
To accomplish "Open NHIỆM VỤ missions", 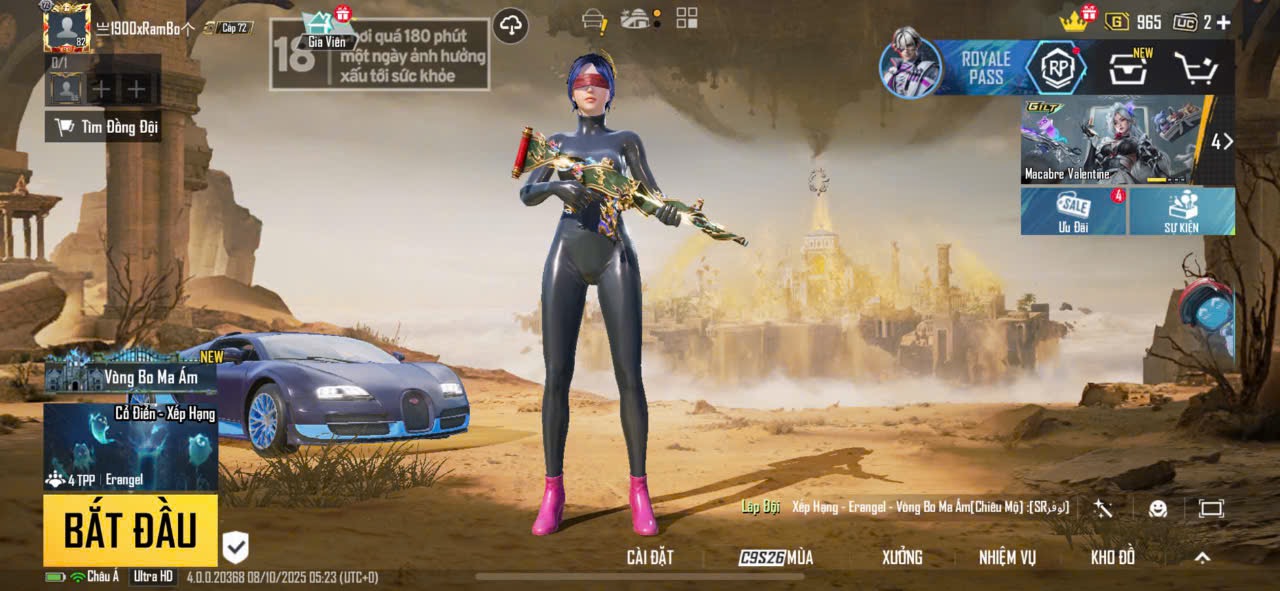I will [1007, 558].
